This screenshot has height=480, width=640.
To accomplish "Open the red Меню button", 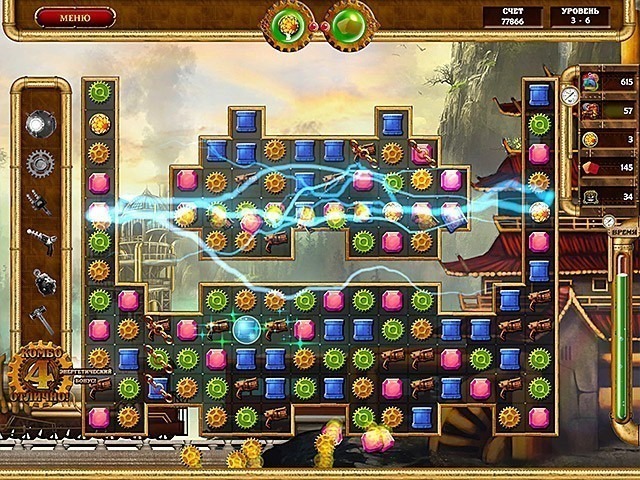I will pos(75,17).
